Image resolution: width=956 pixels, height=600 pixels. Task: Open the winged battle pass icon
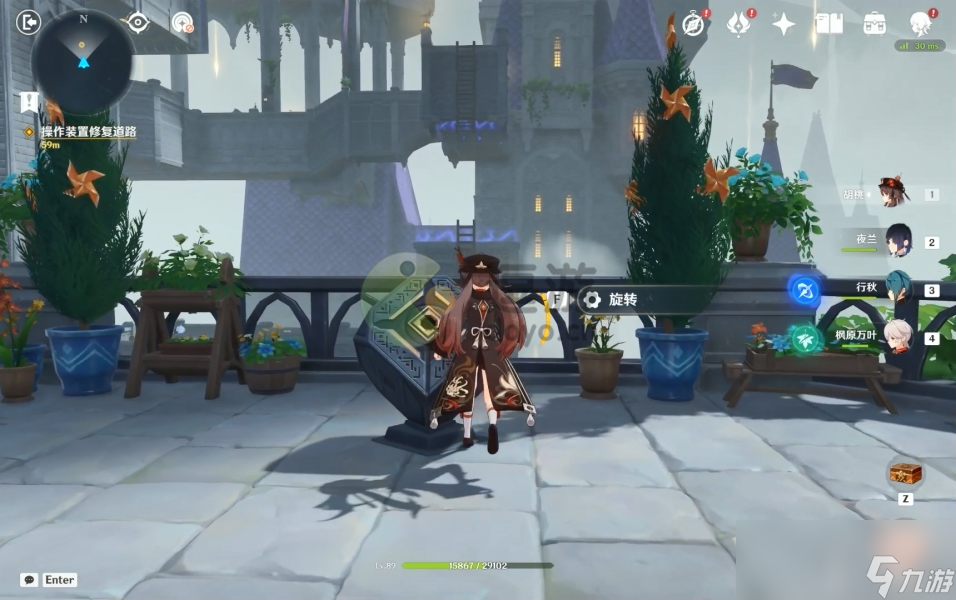click(x=739, y=24)
